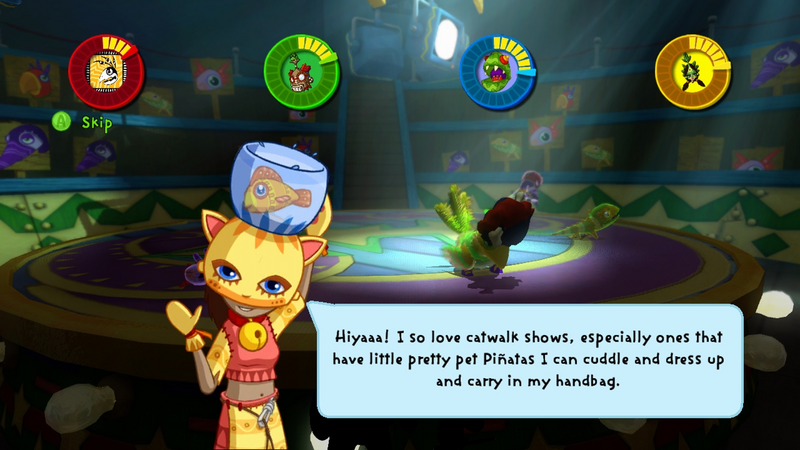The height and width of the screenshot is (450, 800).
Task: Select the green player badge
Action: [302, 72]
